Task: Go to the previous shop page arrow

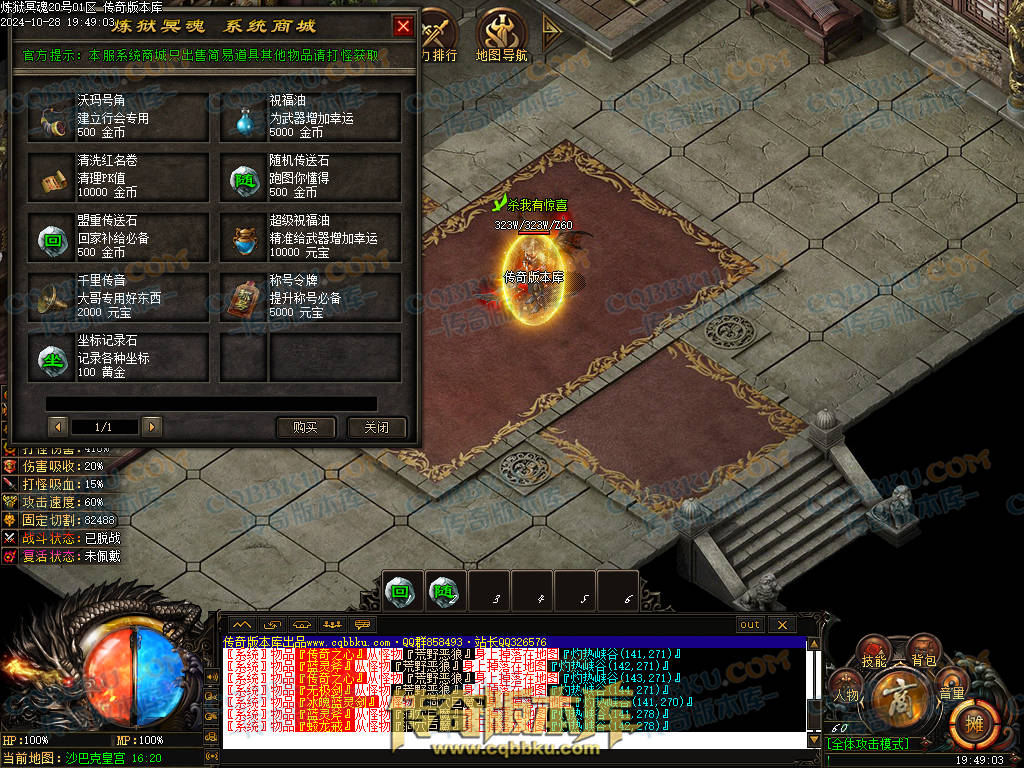Action: (x=58, y=427)
